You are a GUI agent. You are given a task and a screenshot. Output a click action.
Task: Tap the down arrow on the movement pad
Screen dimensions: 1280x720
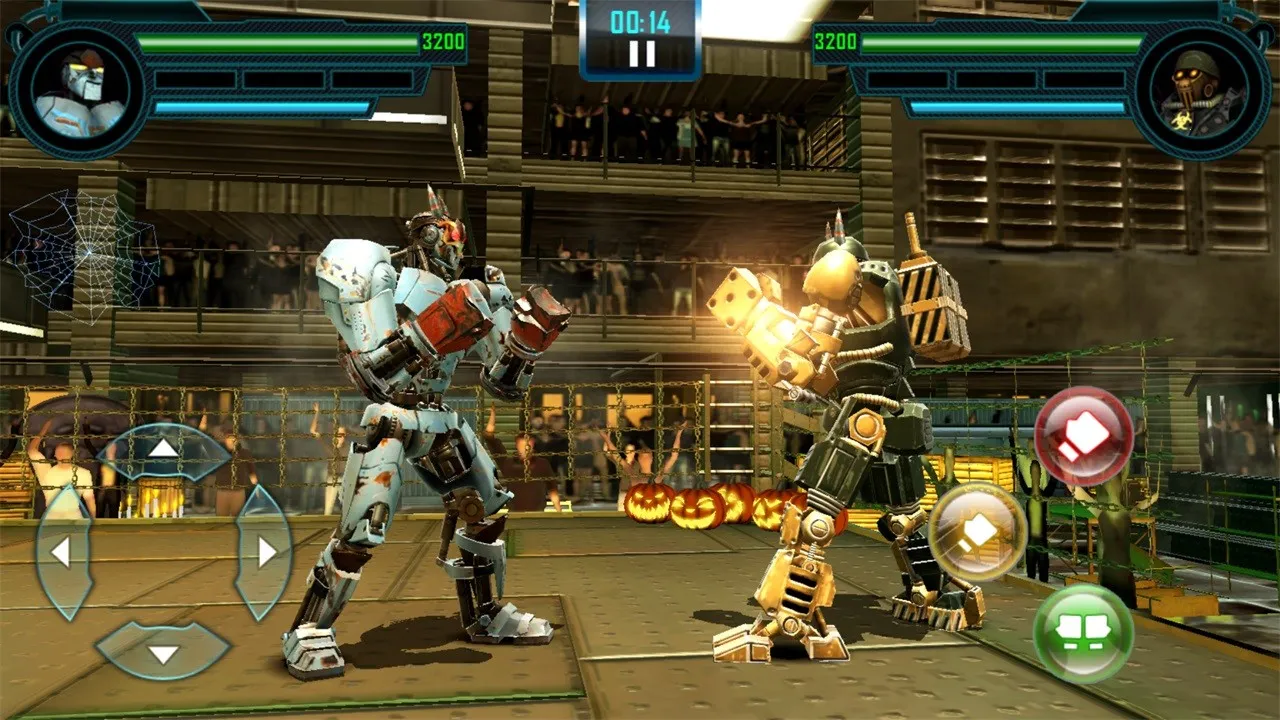163,651
